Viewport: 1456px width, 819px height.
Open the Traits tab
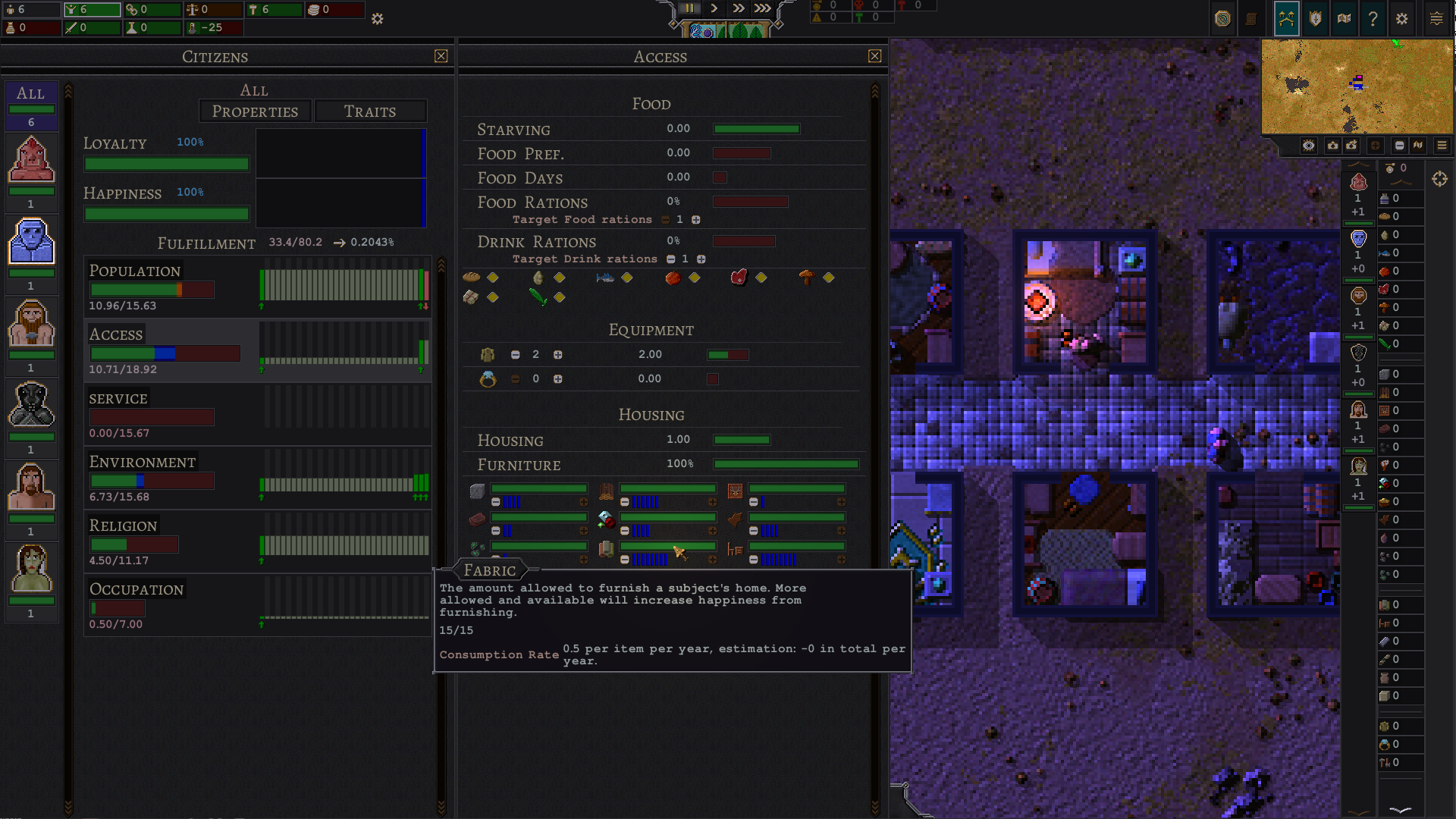[370, 111]
